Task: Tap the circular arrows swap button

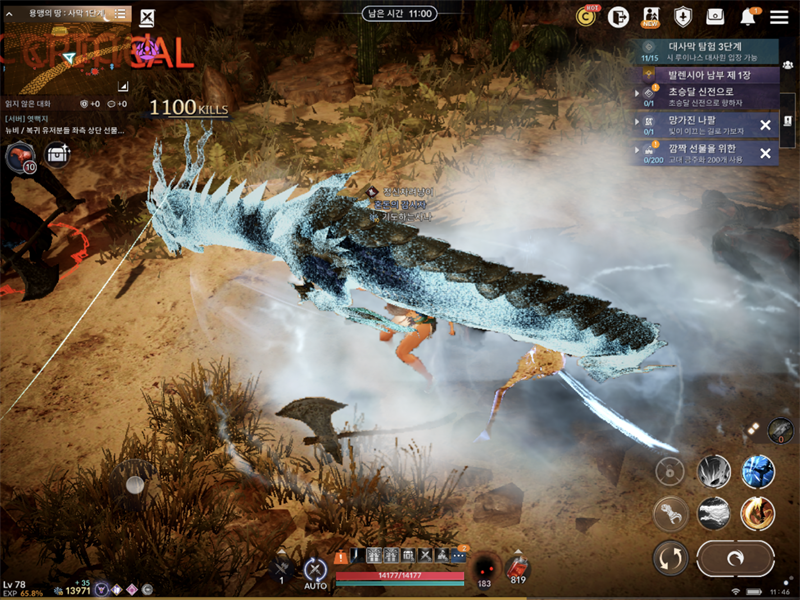Action: [669, 557]
